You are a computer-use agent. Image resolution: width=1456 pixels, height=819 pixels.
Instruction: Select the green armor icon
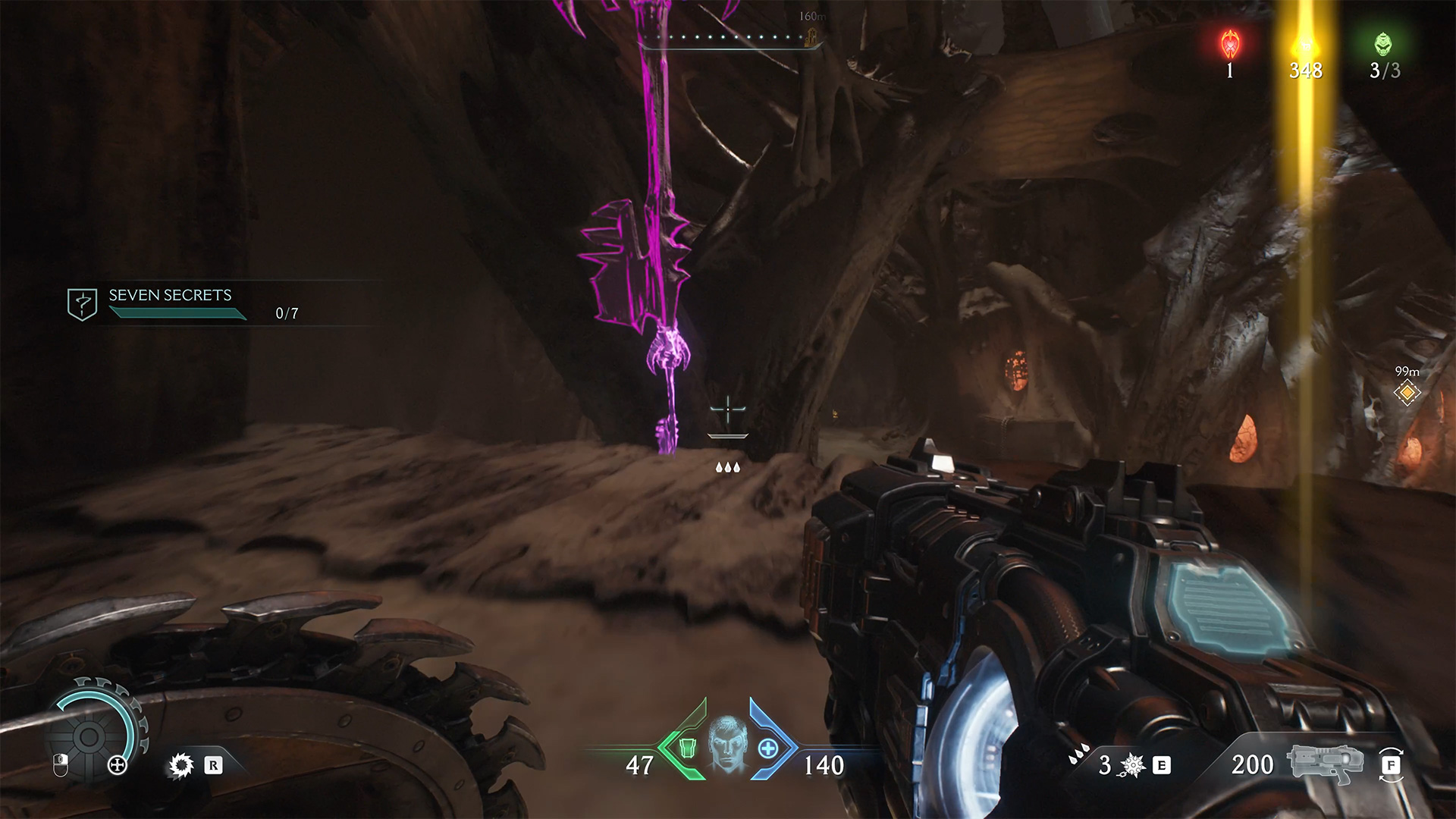point(687,748)
